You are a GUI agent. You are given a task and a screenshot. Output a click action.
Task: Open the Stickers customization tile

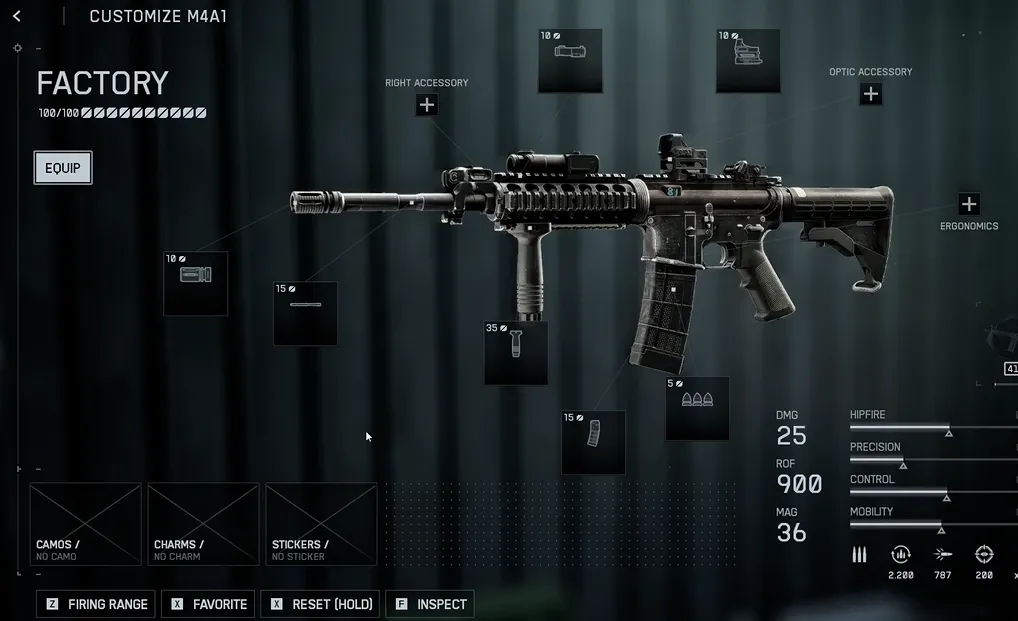(x=321, y=524)
